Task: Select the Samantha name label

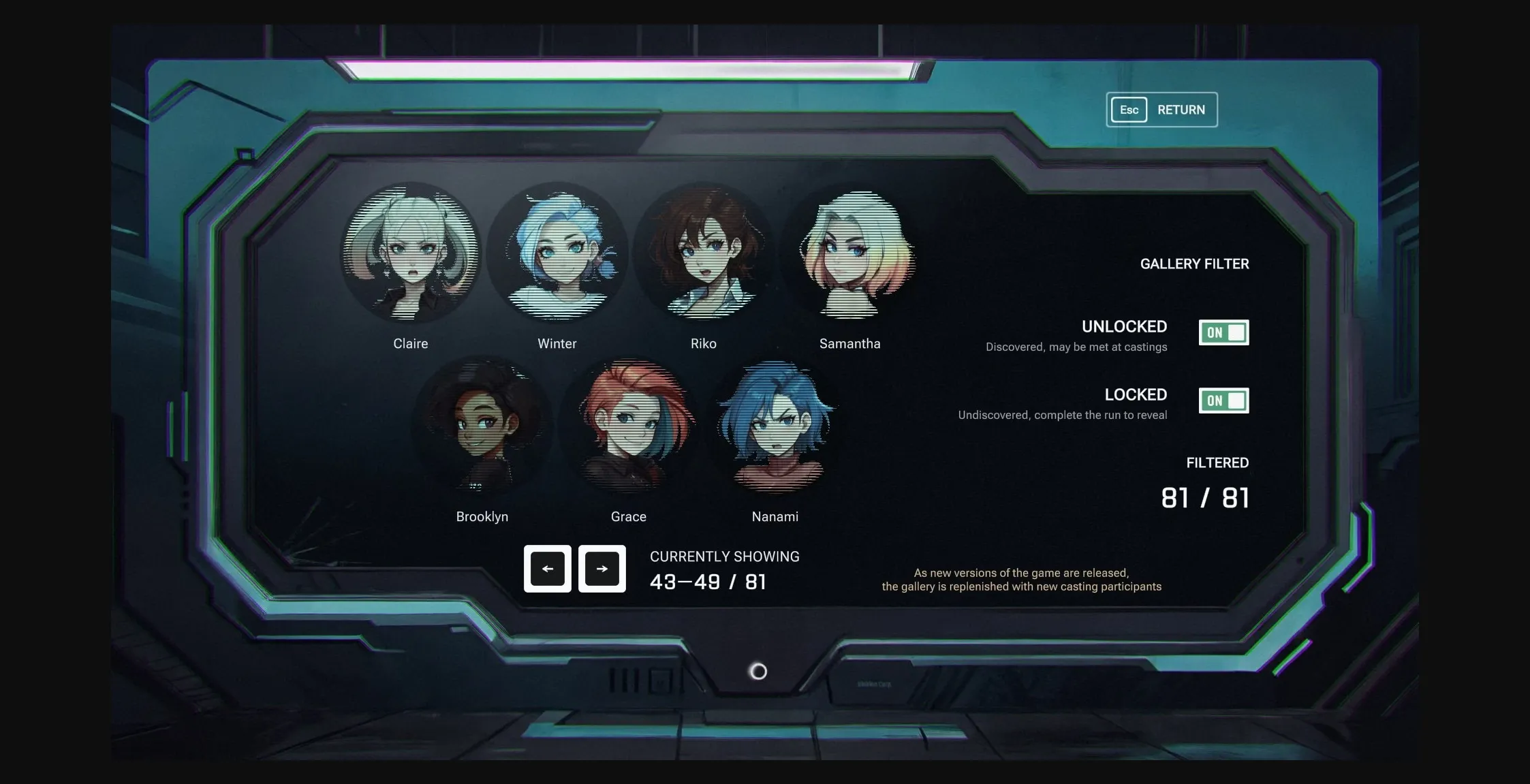Action: point(851,344)
